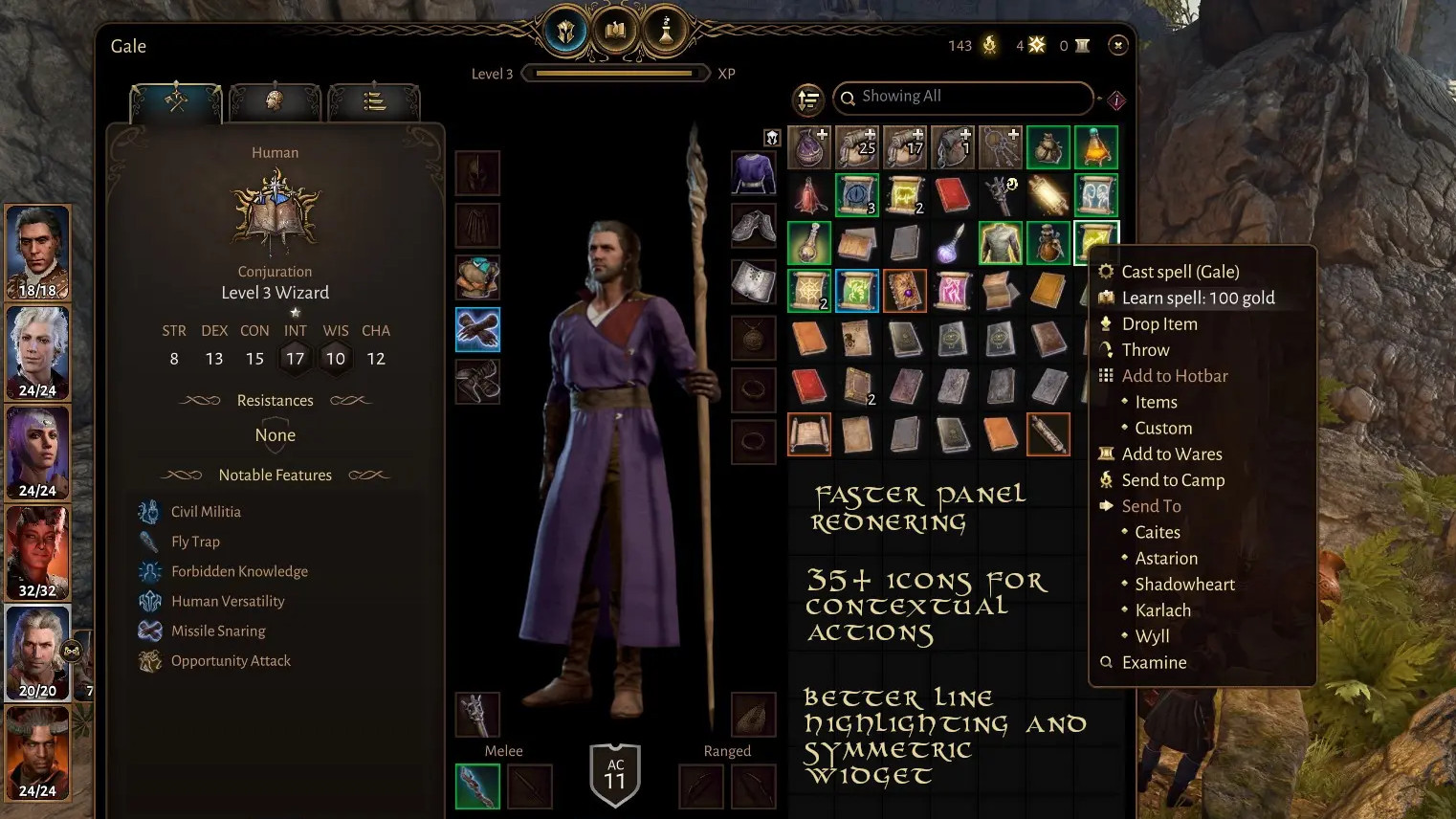1456x819 pixels.
Task: Open the inventory sort icon beside the search bar
Action: [x=808, y=100]
